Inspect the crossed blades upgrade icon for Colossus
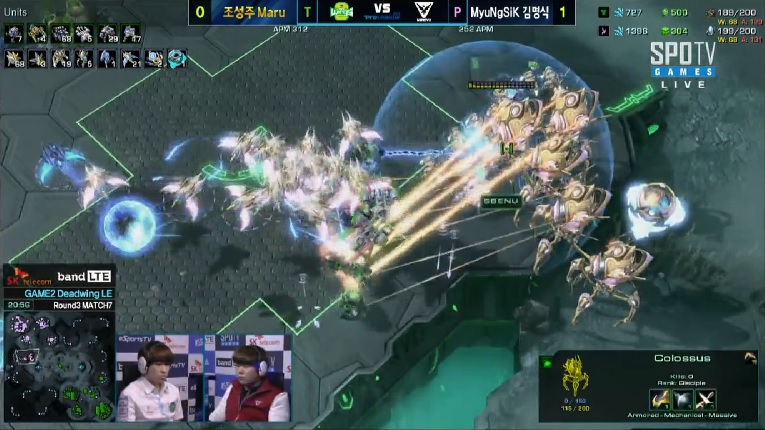 tap(708, 400)
